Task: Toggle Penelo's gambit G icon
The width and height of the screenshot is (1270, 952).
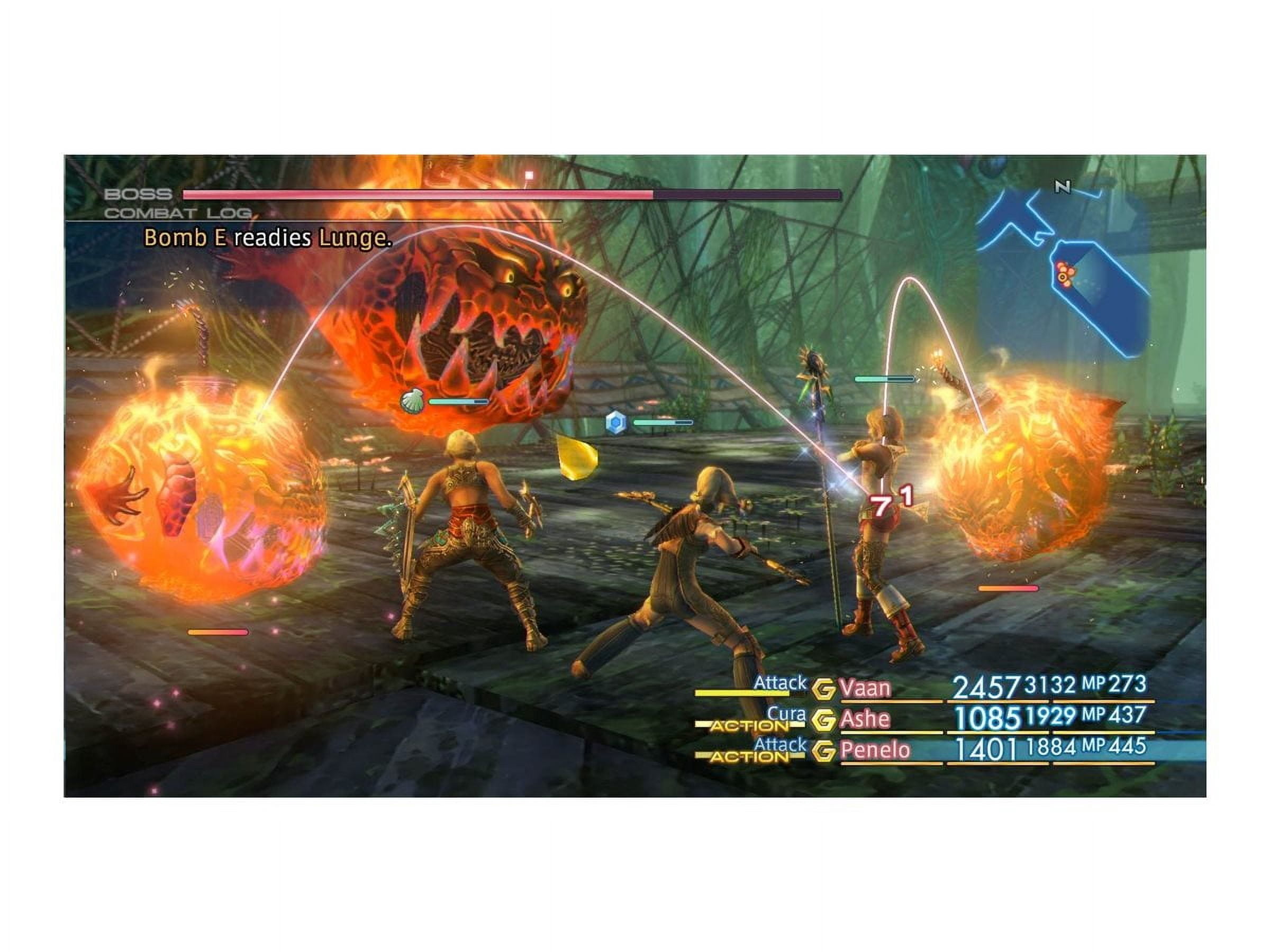Action: [x=823, y=750]
